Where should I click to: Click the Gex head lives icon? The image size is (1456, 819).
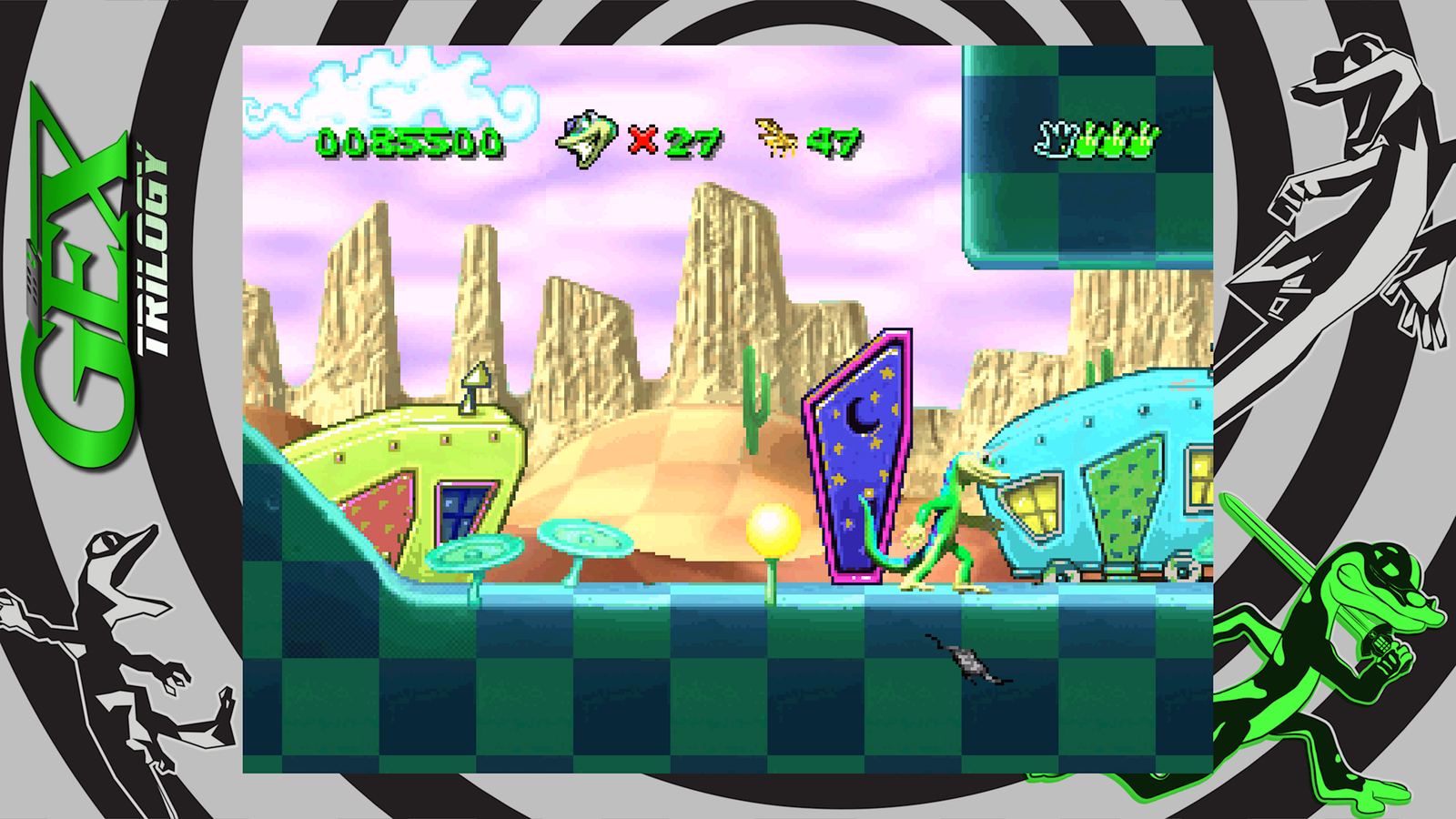coord(588,138)
